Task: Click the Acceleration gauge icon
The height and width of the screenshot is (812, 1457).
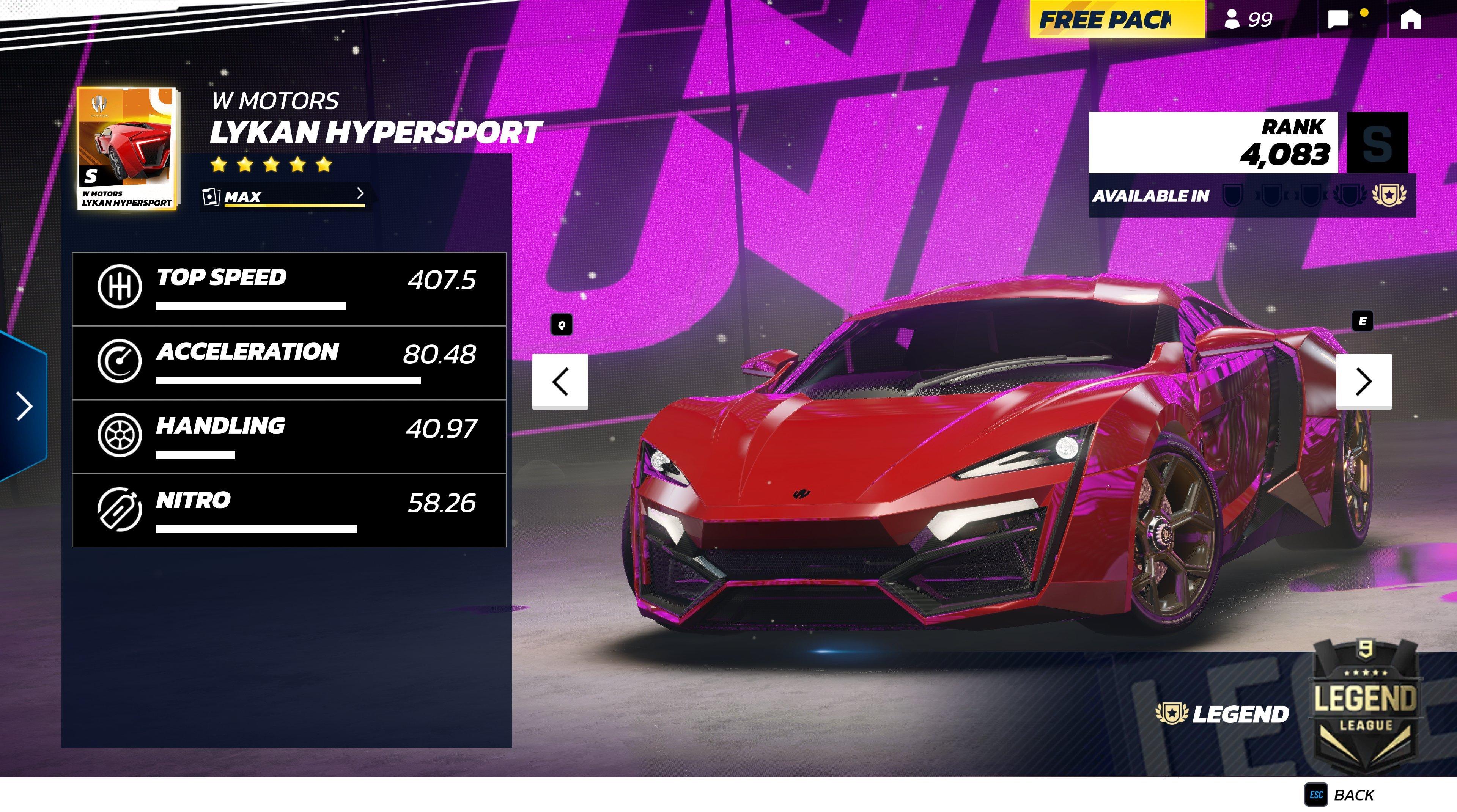Action: pos(121,361)
